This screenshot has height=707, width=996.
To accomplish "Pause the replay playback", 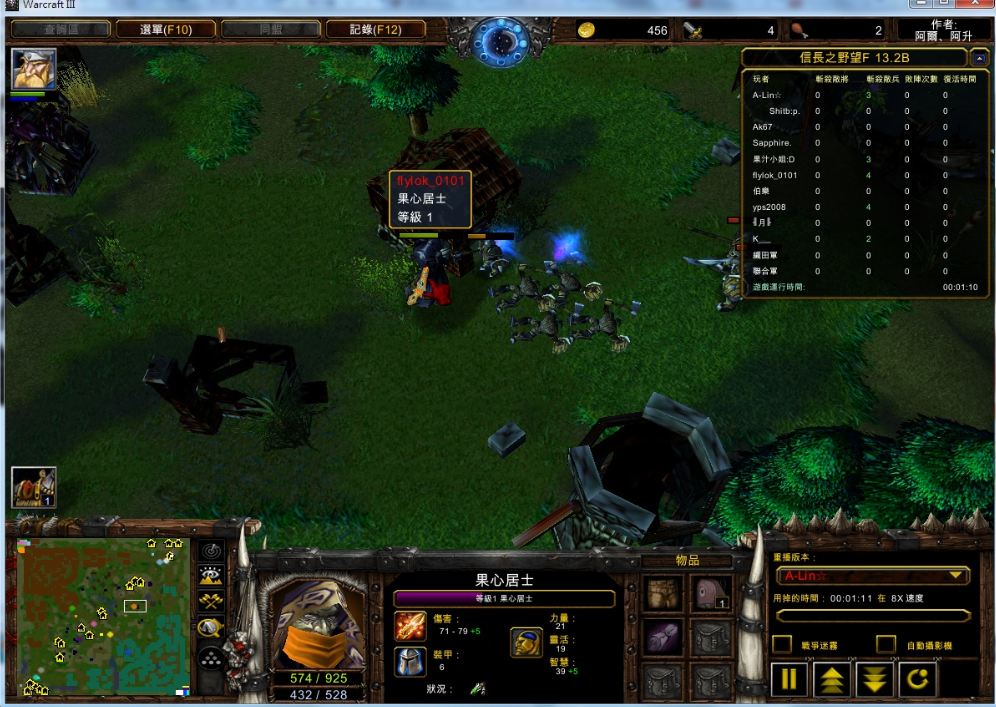I will click(790, 681).
